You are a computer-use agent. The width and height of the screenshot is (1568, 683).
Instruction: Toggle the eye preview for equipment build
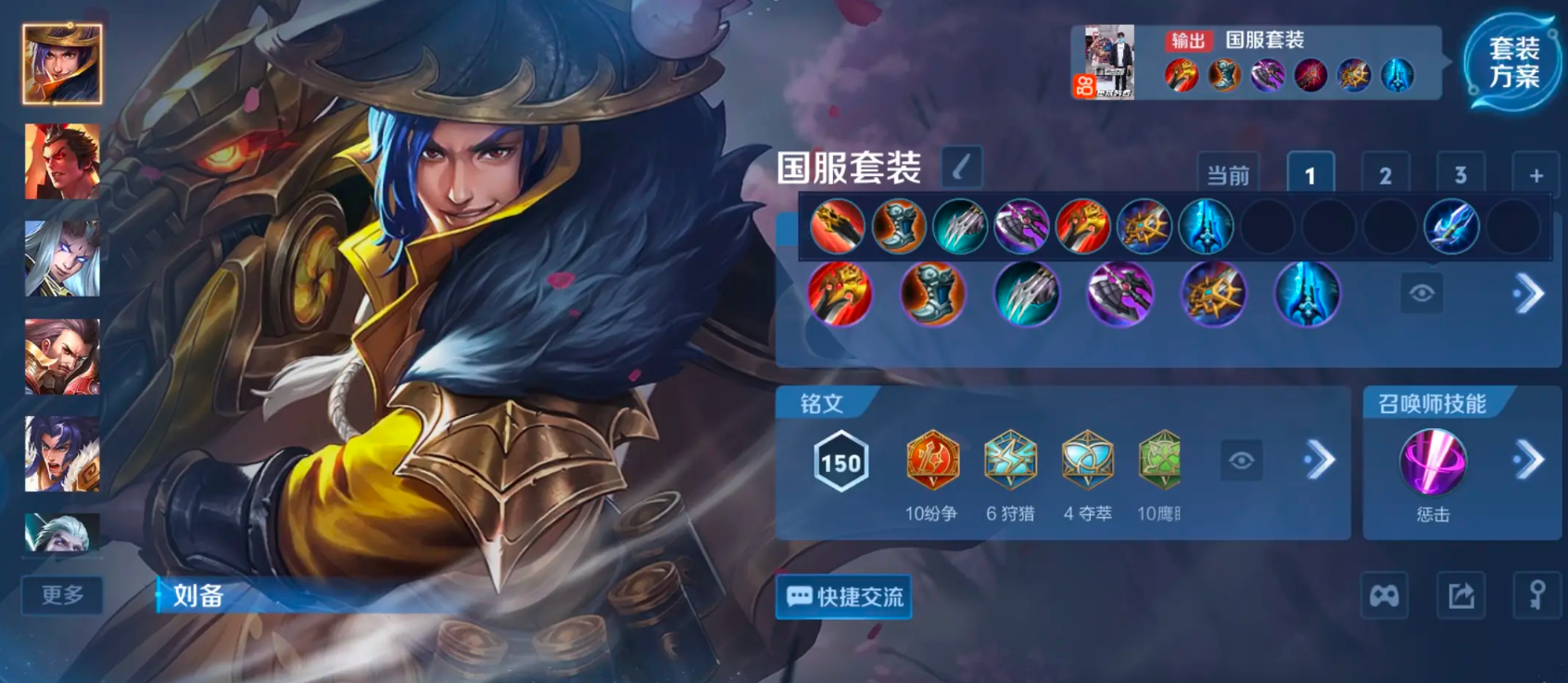coord(1422,294)
